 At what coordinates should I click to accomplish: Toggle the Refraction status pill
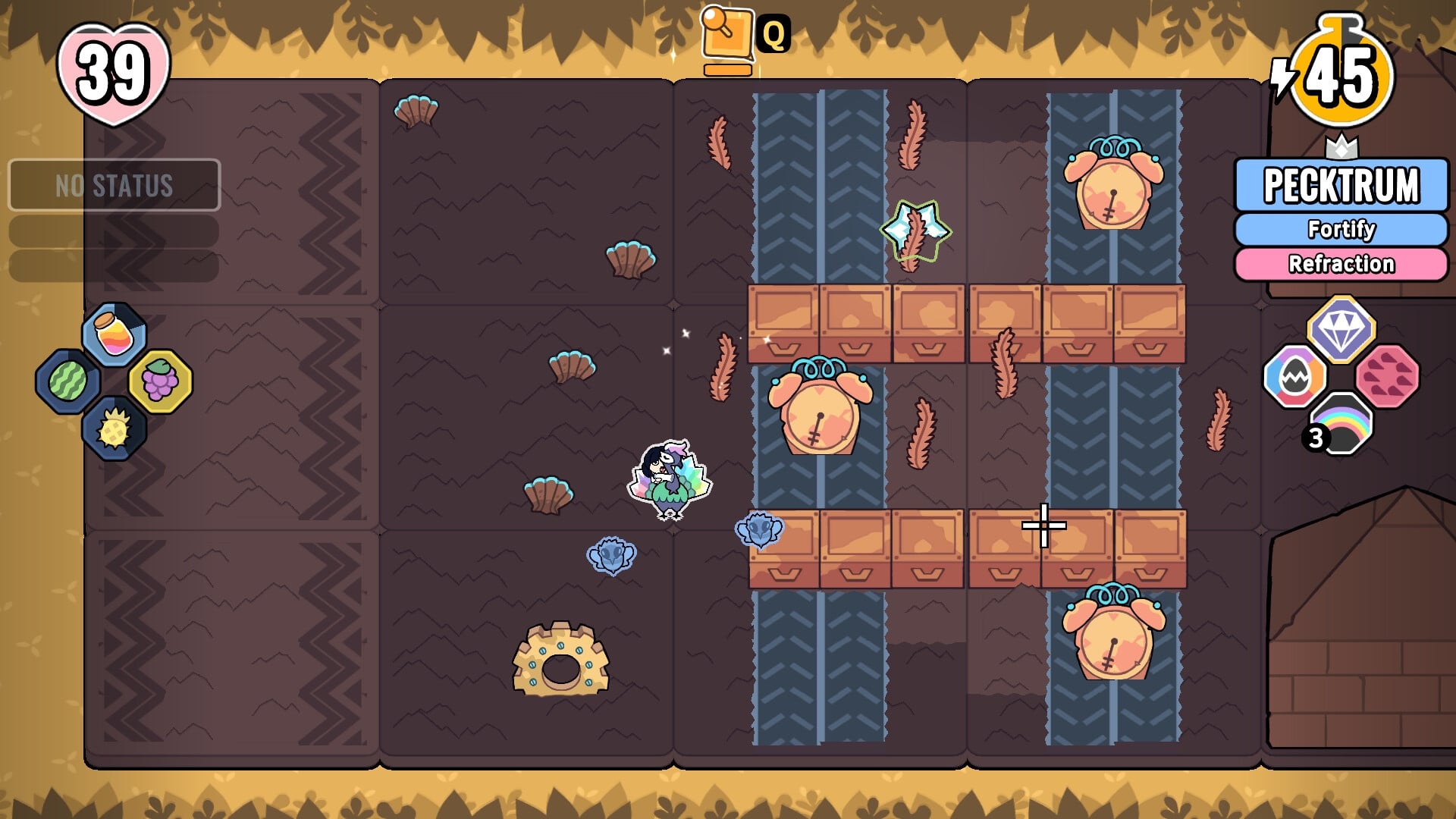coord(1341,263)
